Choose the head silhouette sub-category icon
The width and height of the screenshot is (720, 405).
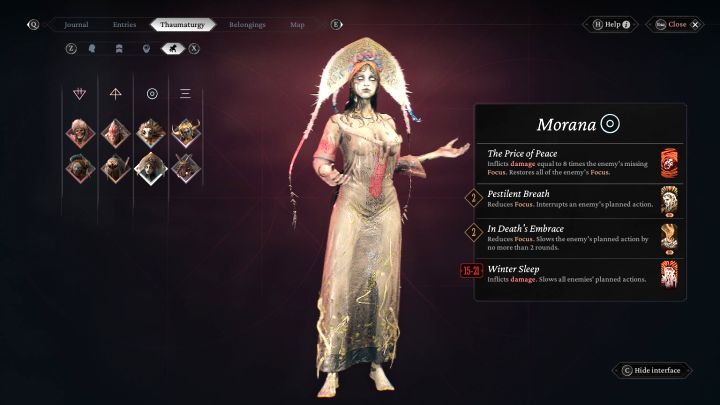(93, 47)
